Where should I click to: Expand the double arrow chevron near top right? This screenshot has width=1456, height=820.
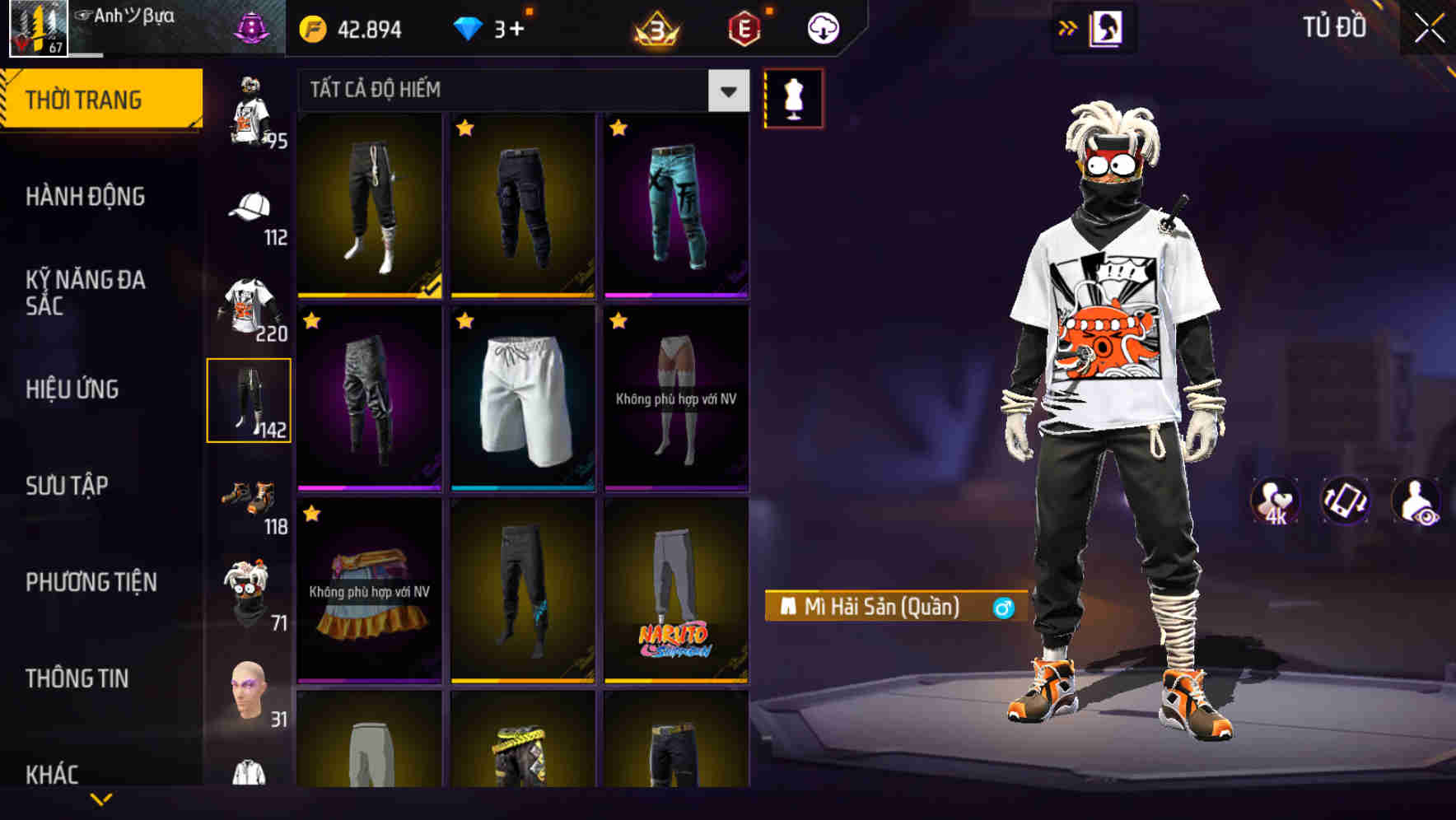pos(1067,26)
